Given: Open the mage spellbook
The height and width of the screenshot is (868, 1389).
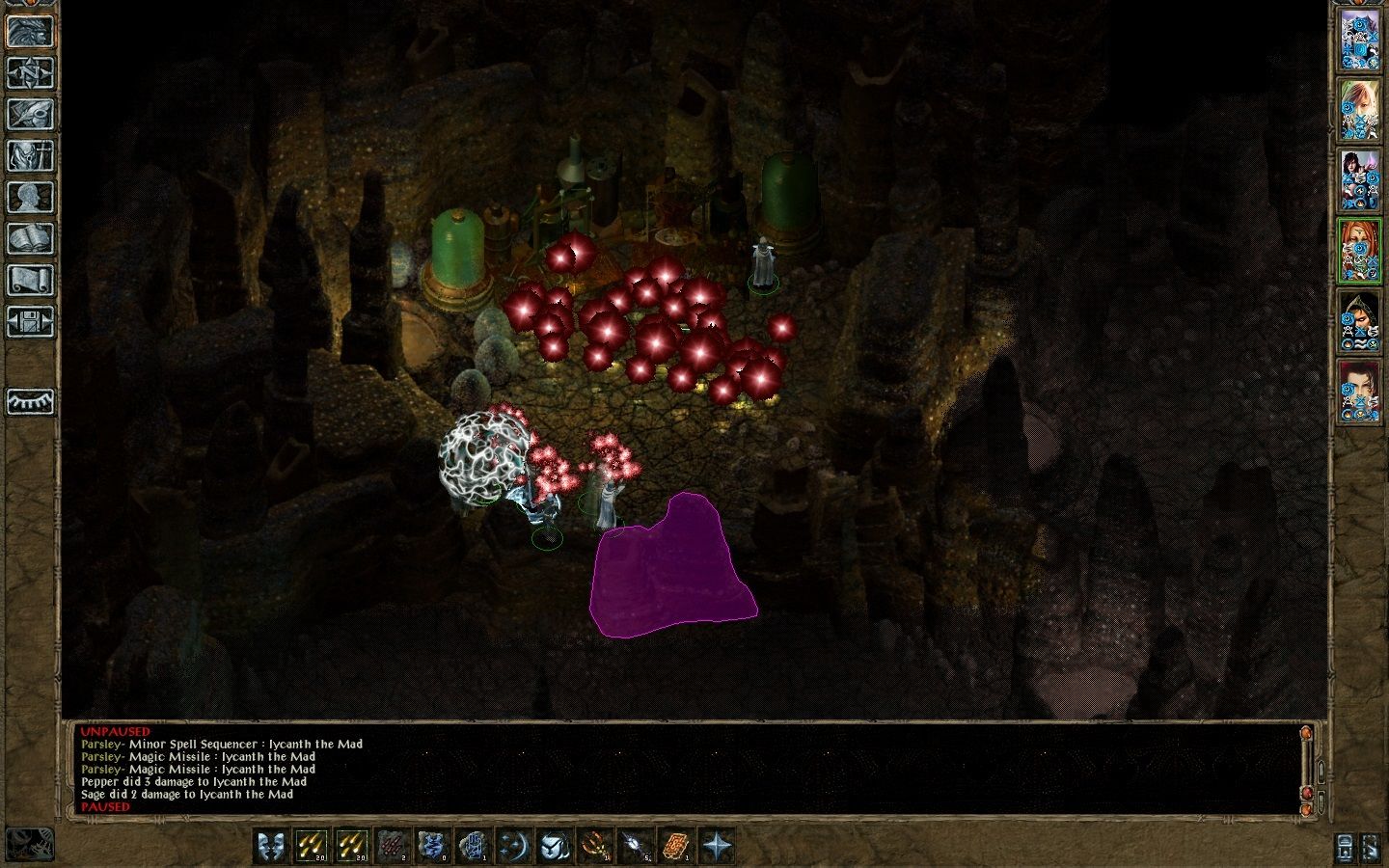Looking at the screenshot, I should [30, 238].
